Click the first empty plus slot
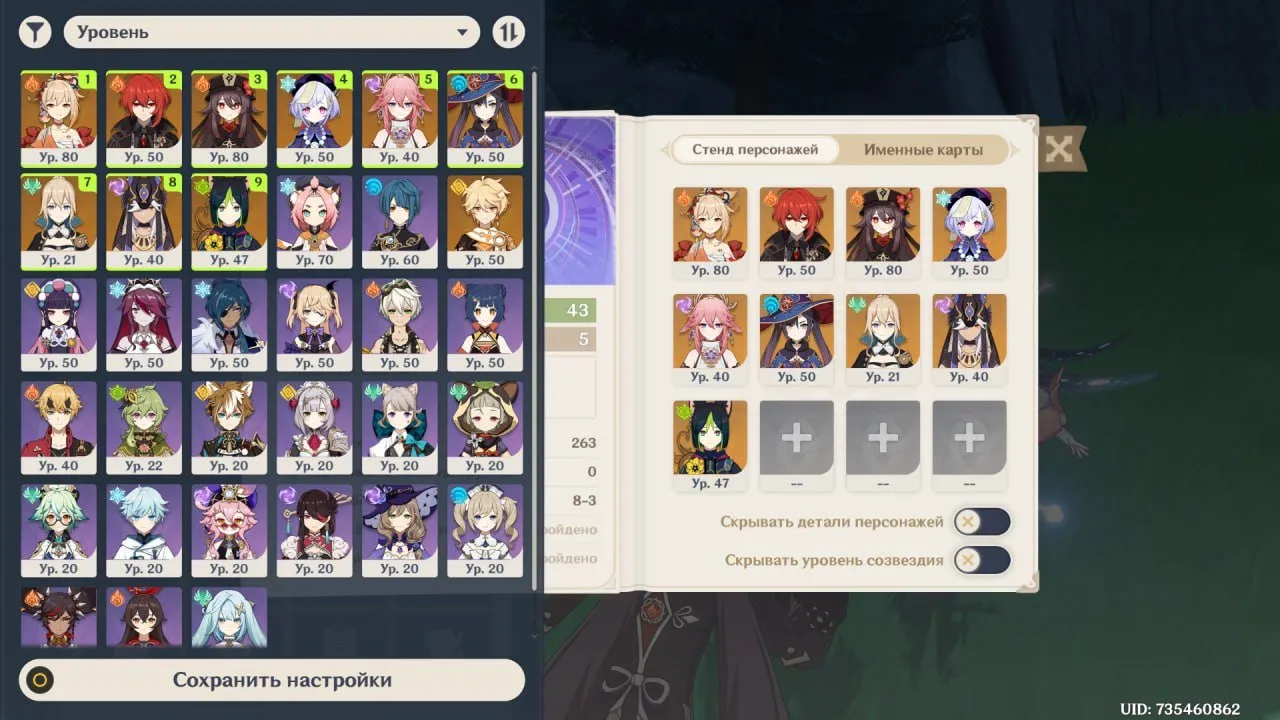1280x720 pixels. [x=796, y=436]
